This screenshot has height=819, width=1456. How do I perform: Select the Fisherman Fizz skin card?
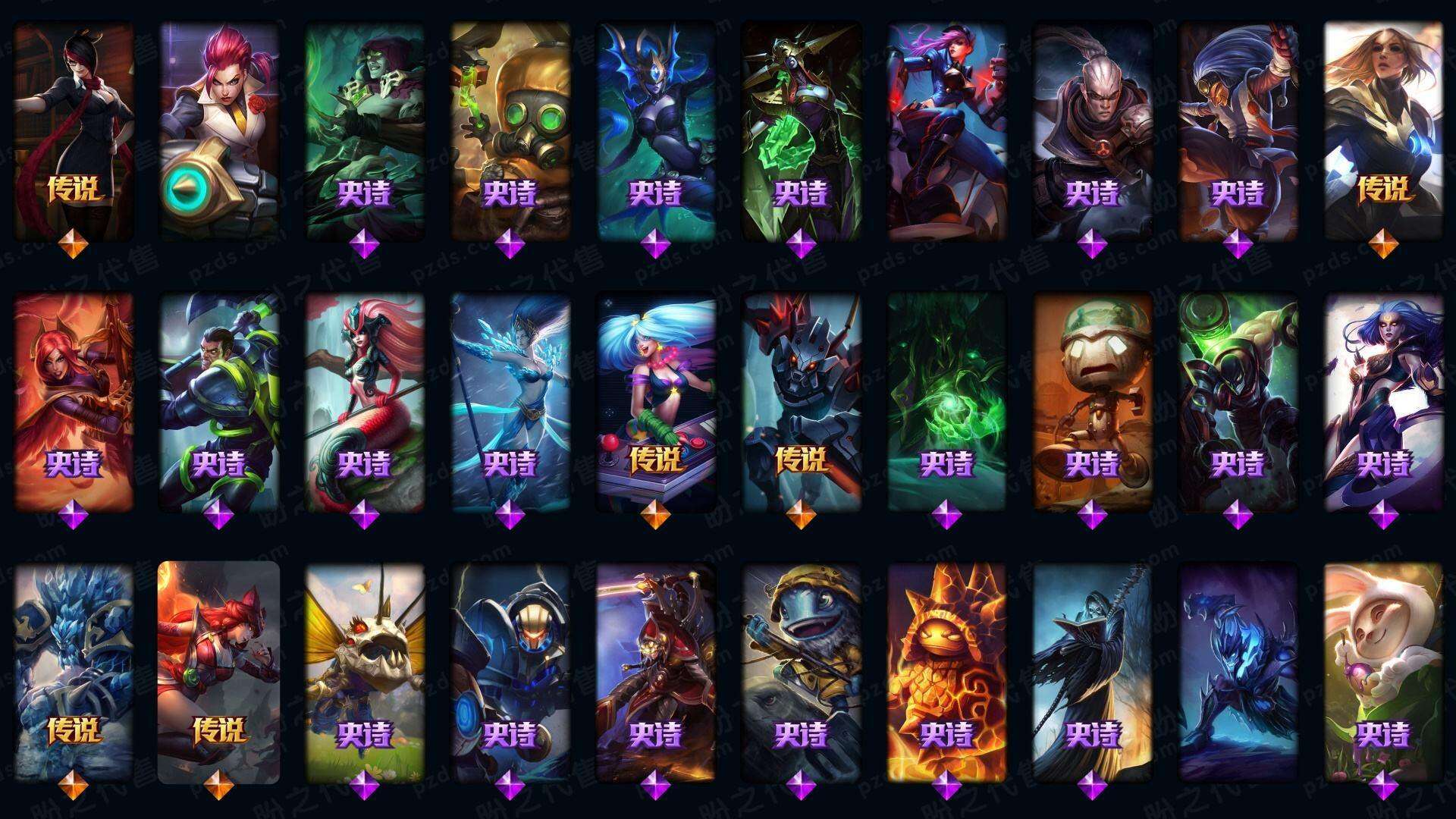tap(802, 673)
